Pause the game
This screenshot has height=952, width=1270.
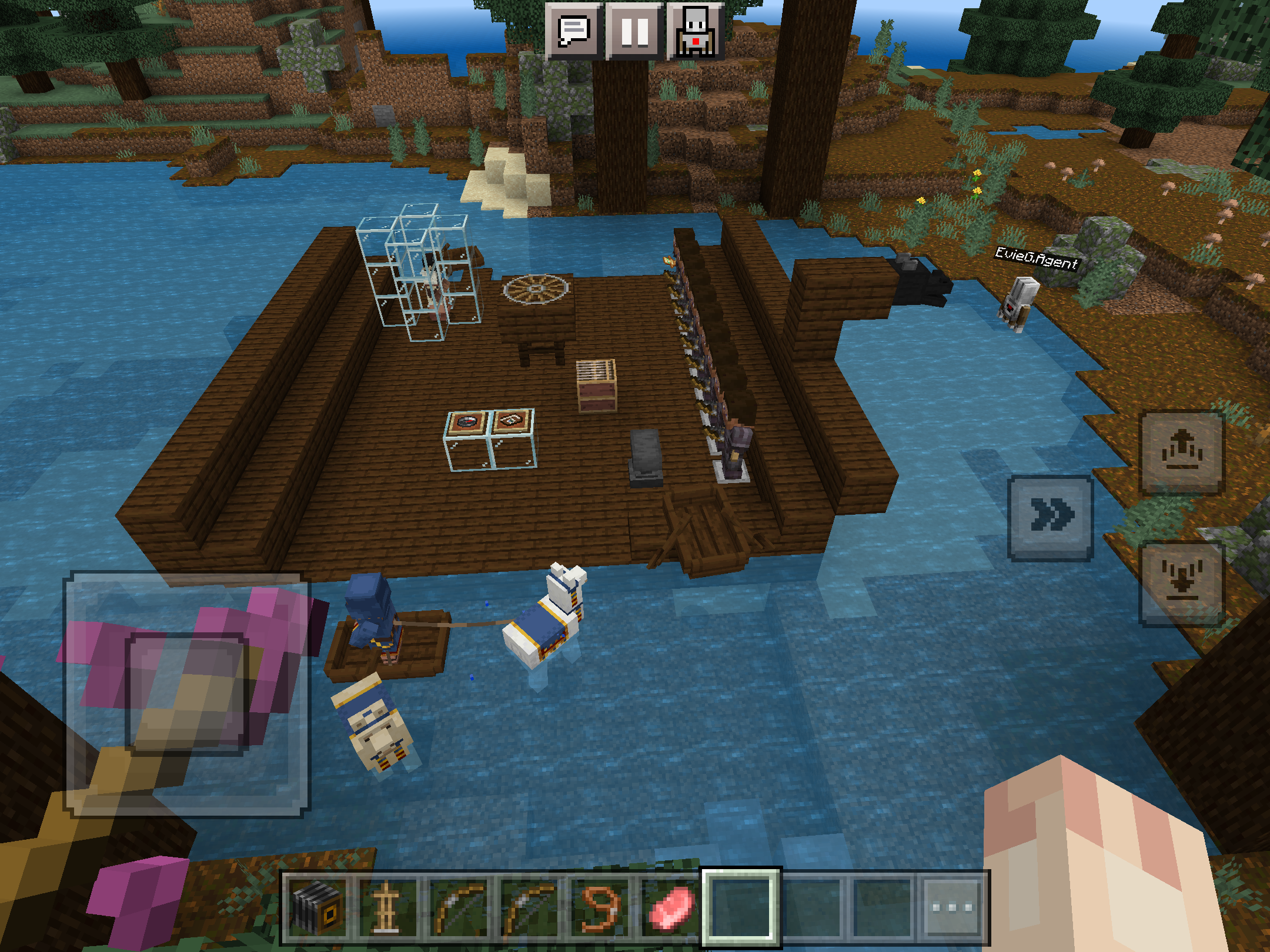(x=634, y=31)
